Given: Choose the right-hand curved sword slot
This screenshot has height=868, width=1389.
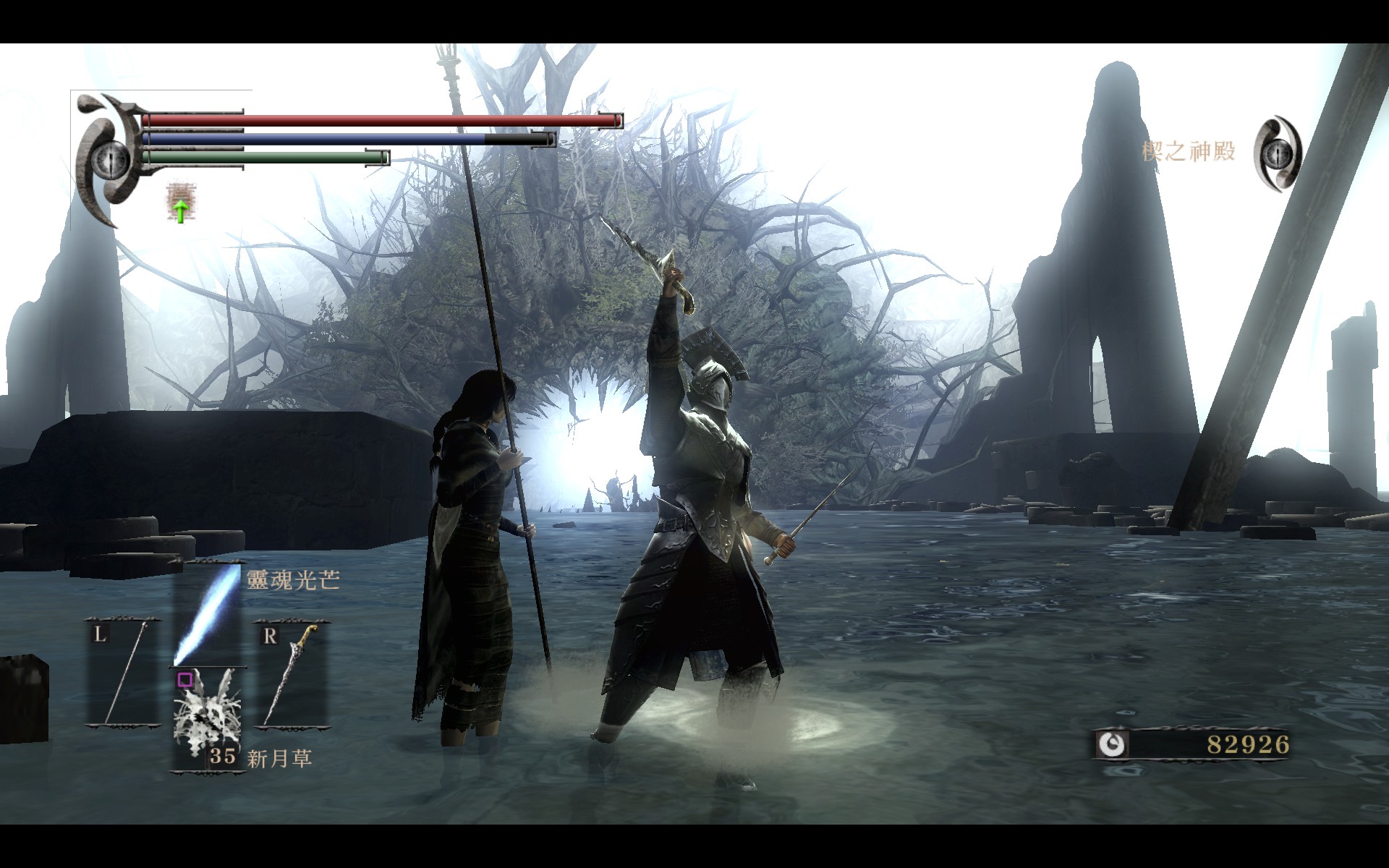Looking at the screenshot, I should point(291,673).
